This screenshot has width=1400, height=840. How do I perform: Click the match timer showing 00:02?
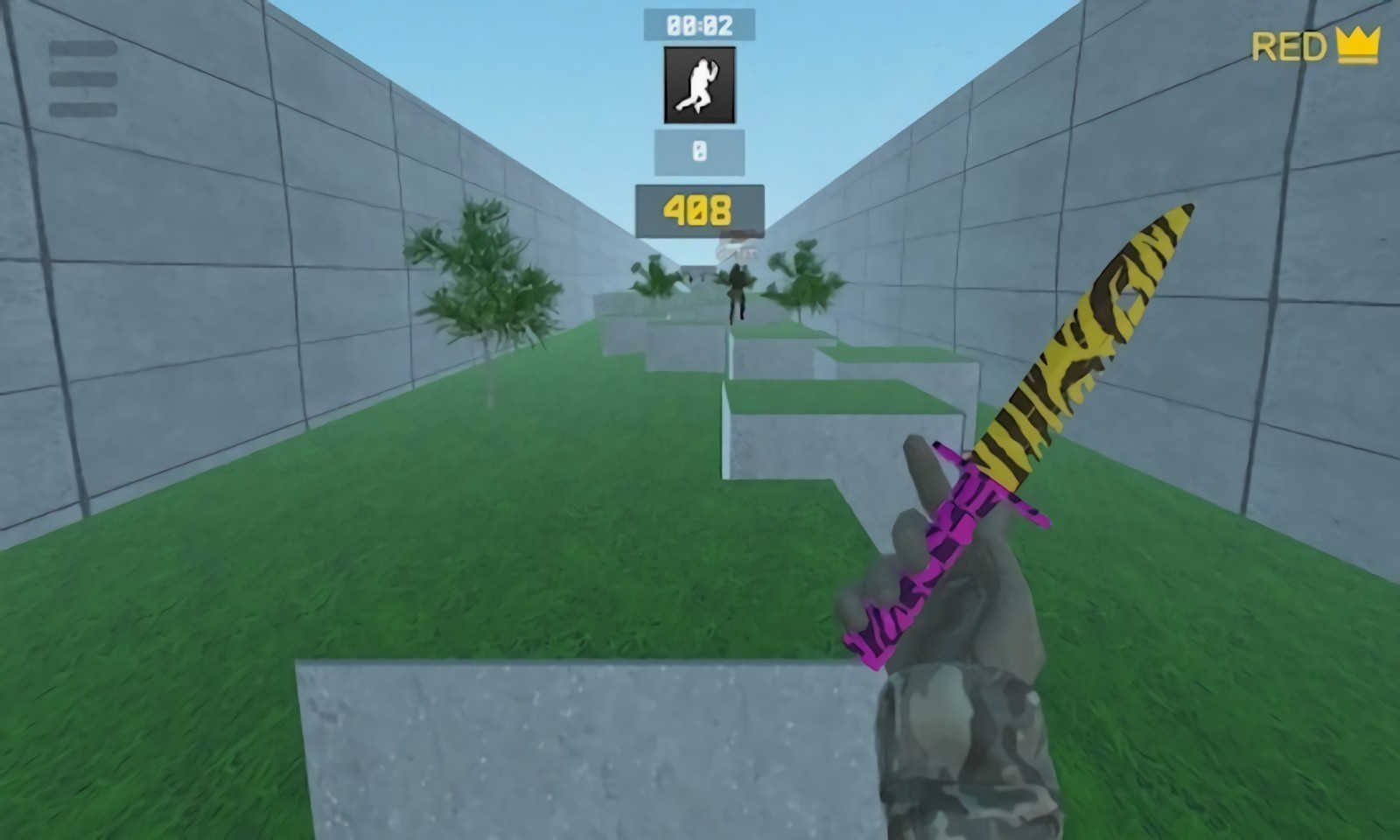(698, 24)
